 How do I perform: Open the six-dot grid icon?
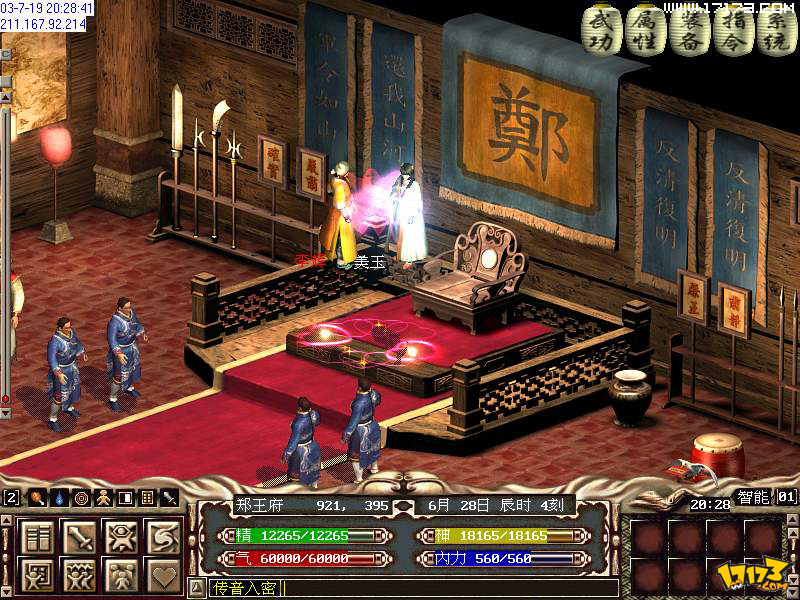point(147,497)
